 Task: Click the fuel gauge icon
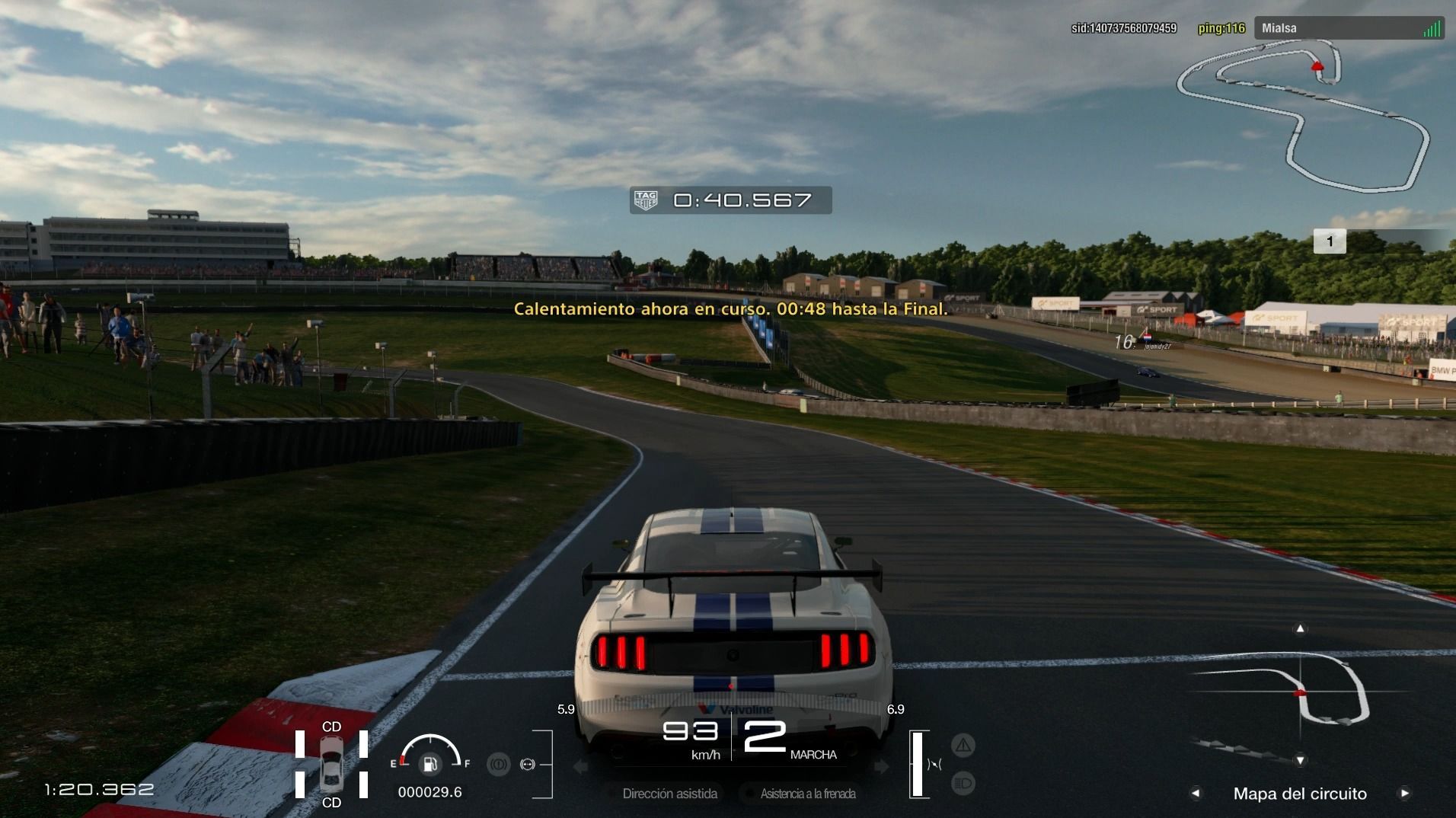coord(429,763)
